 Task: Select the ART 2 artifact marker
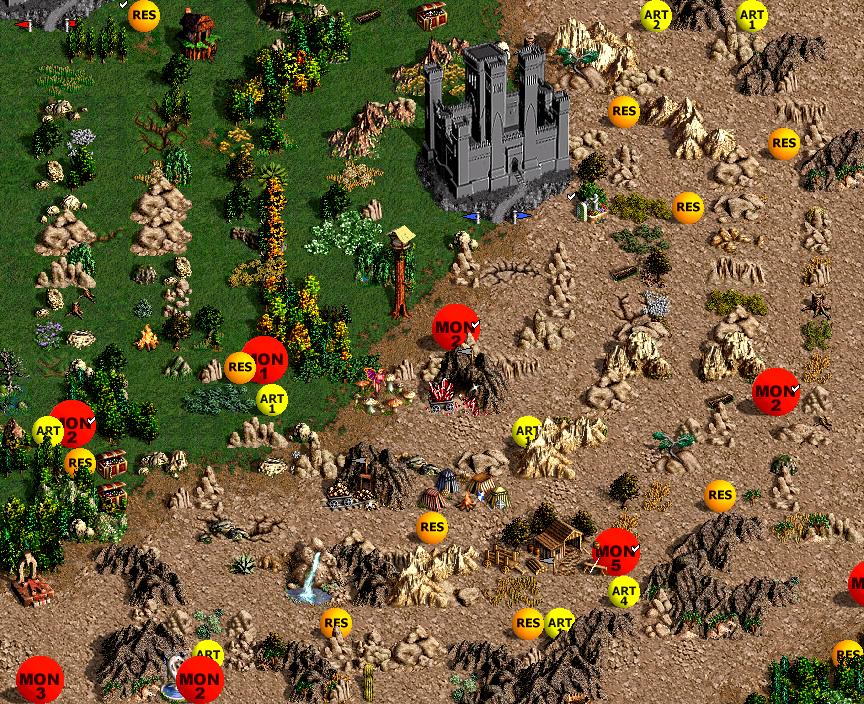pos(656,16)
